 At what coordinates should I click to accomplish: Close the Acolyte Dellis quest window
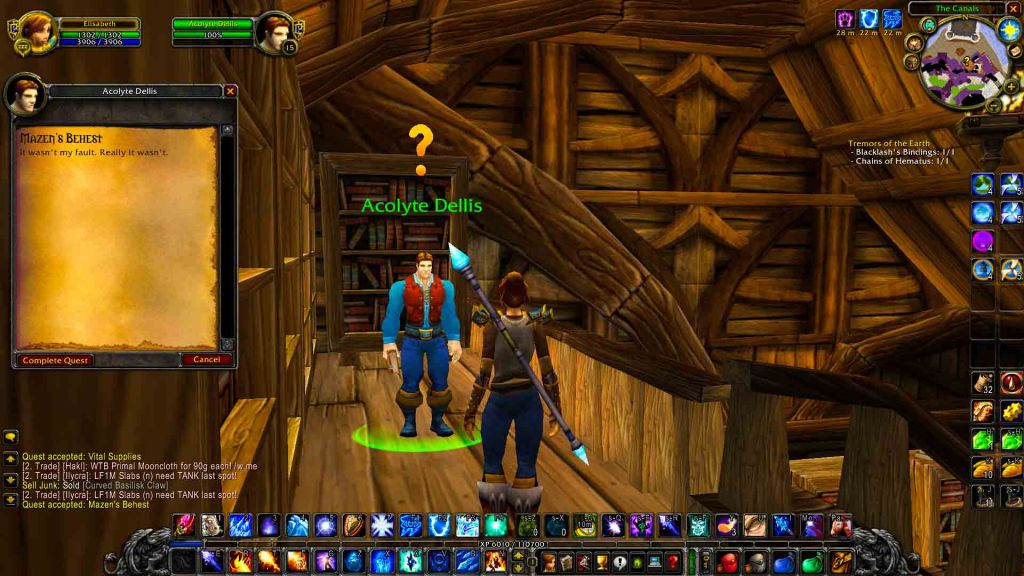[x=231, y=91]
